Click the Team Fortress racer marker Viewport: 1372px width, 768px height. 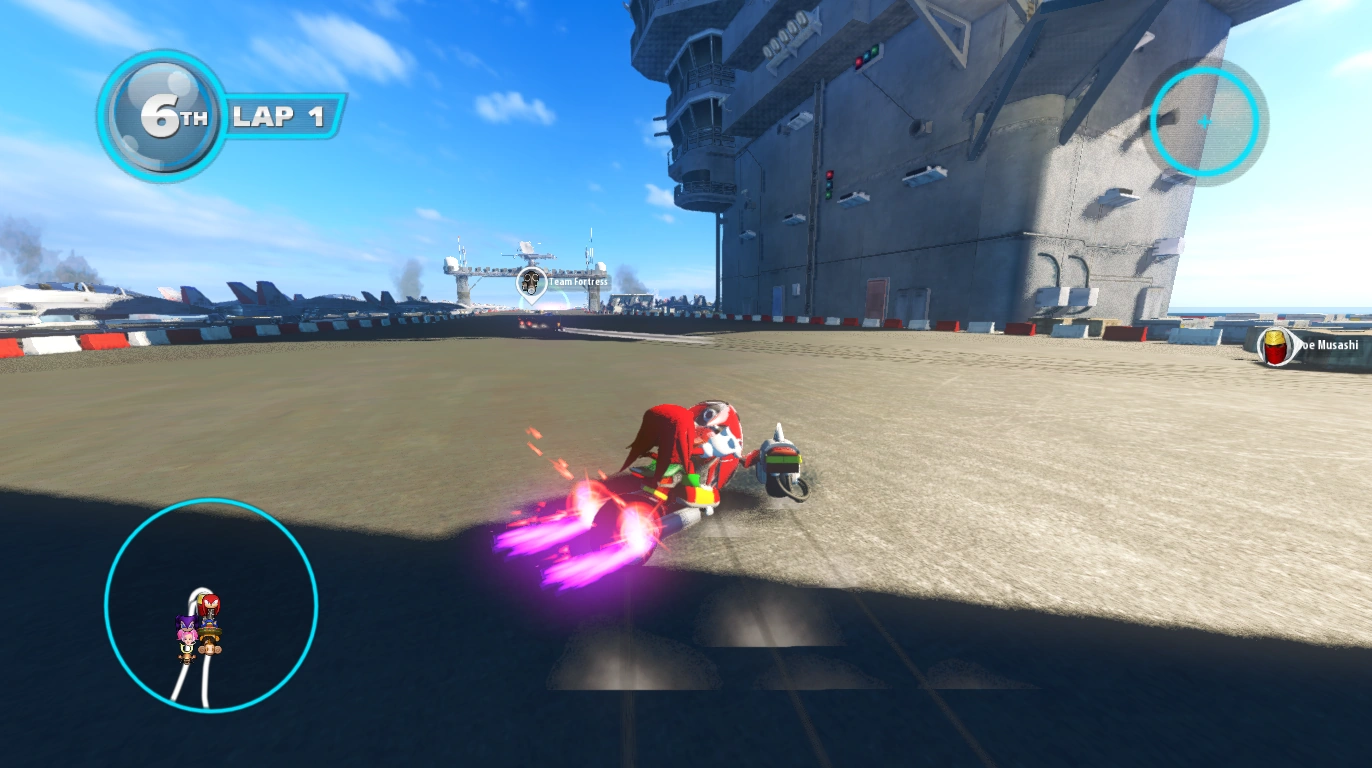coord(531,282)
